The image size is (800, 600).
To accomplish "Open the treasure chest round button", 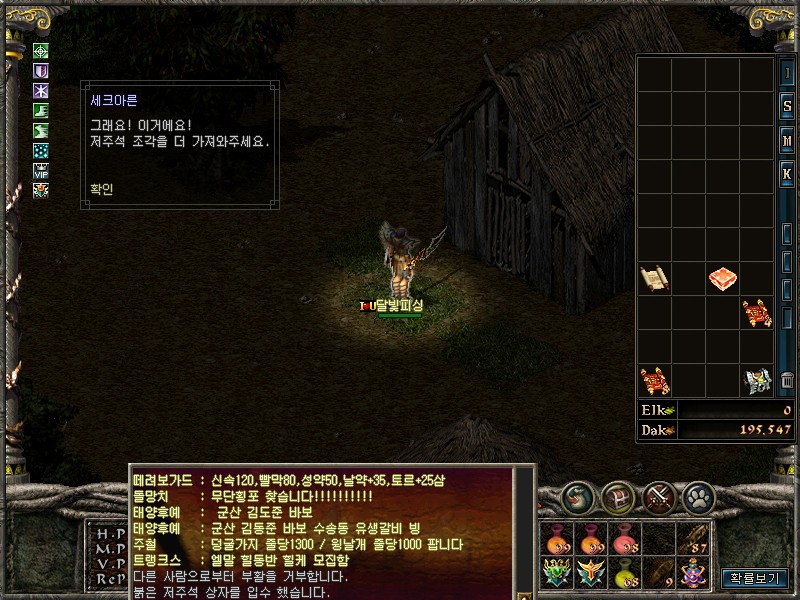I will 620,496.
